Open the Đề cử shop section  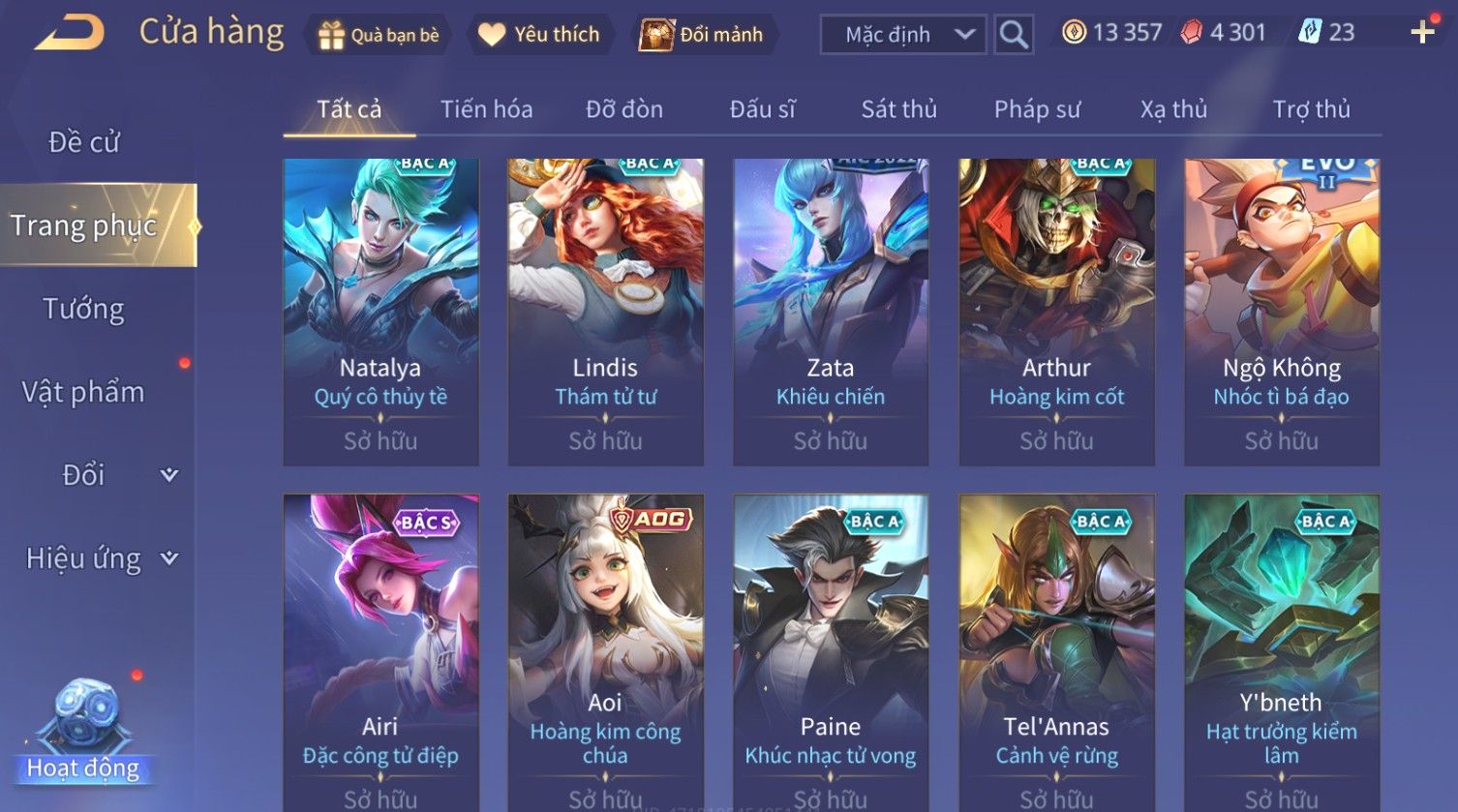[x=84, y=142]
